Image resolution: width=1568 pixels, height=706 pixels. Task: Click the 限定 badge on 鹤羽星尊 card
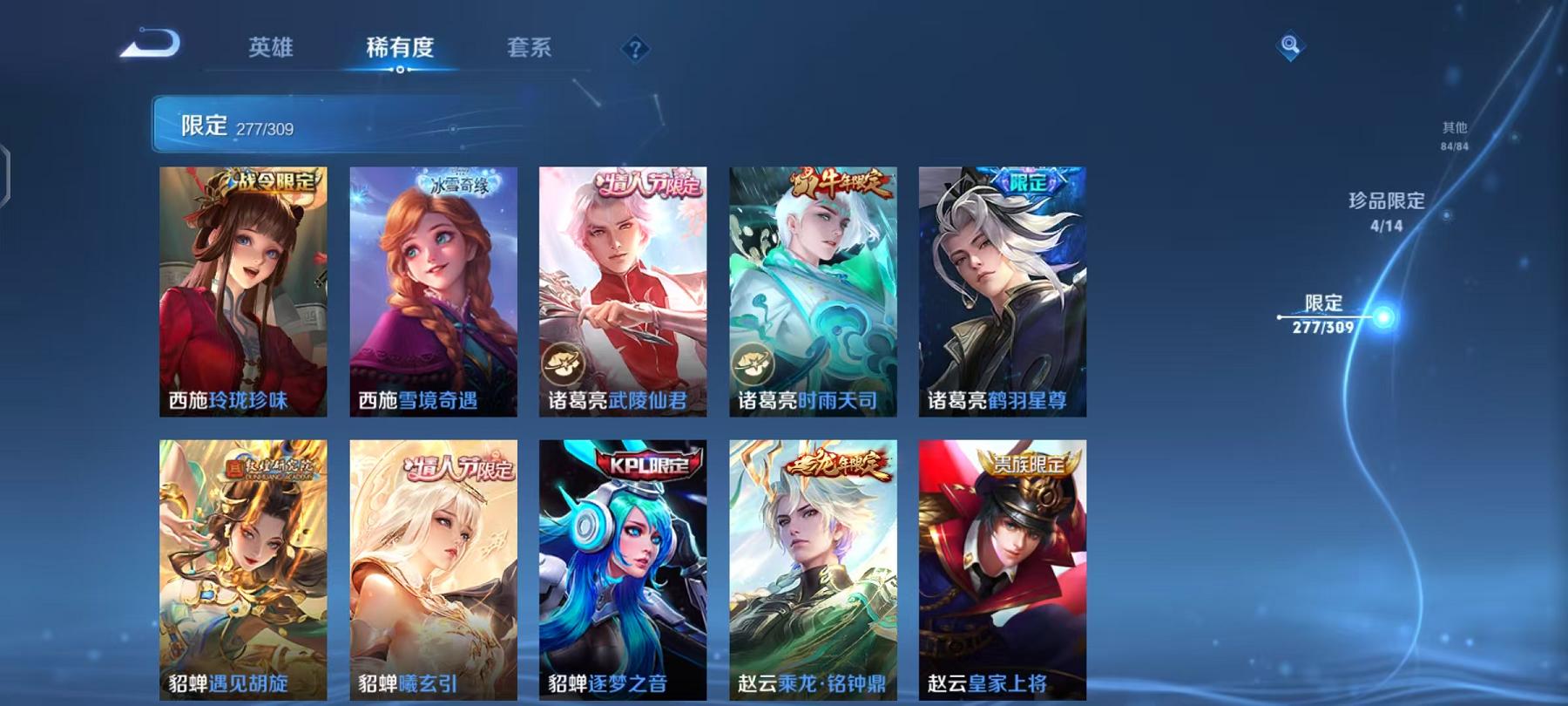point(1028,184)
